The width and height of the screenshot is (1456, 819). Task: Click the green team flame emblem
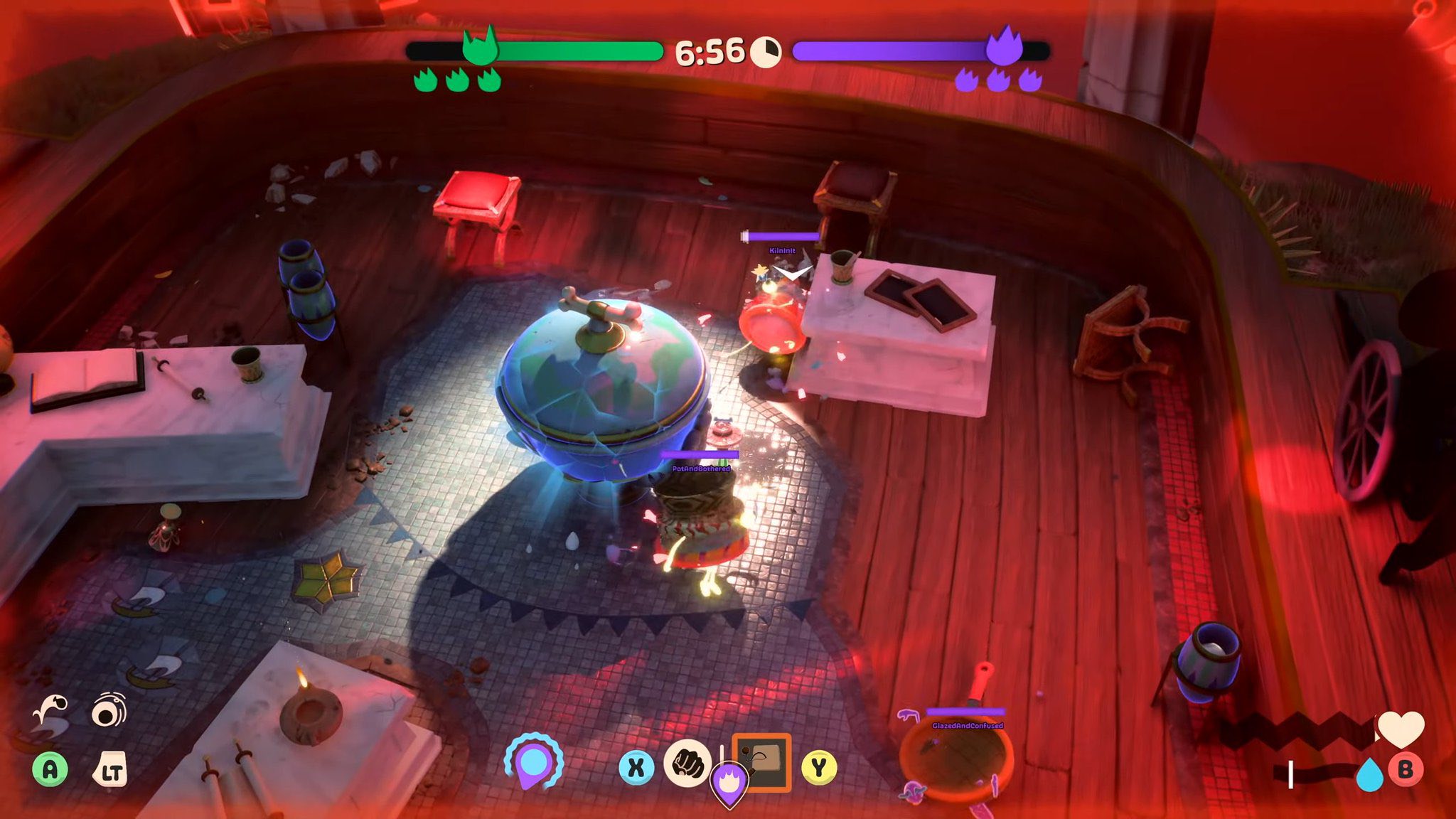coord(480,47)
